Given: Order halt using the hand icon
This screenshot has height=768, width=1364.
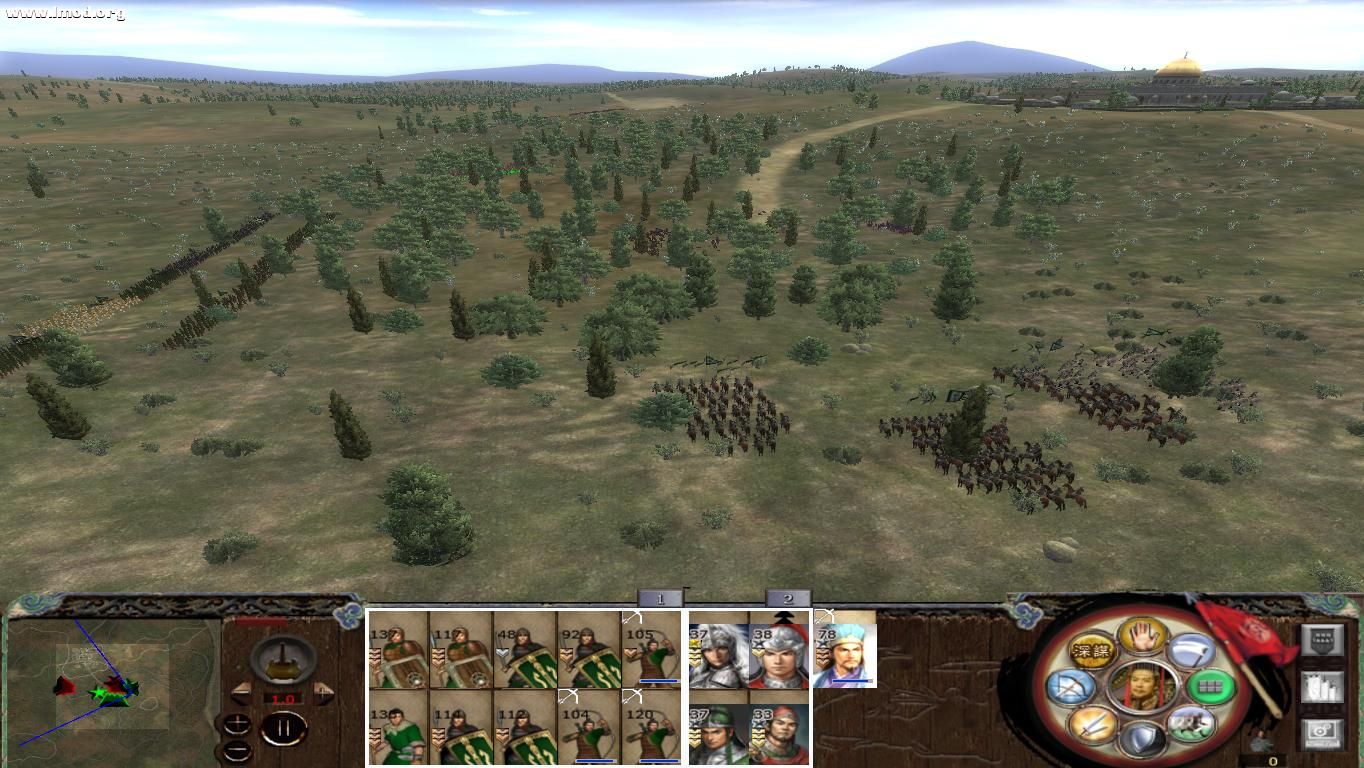Looking at the screenshot, I should [1142, 636].
